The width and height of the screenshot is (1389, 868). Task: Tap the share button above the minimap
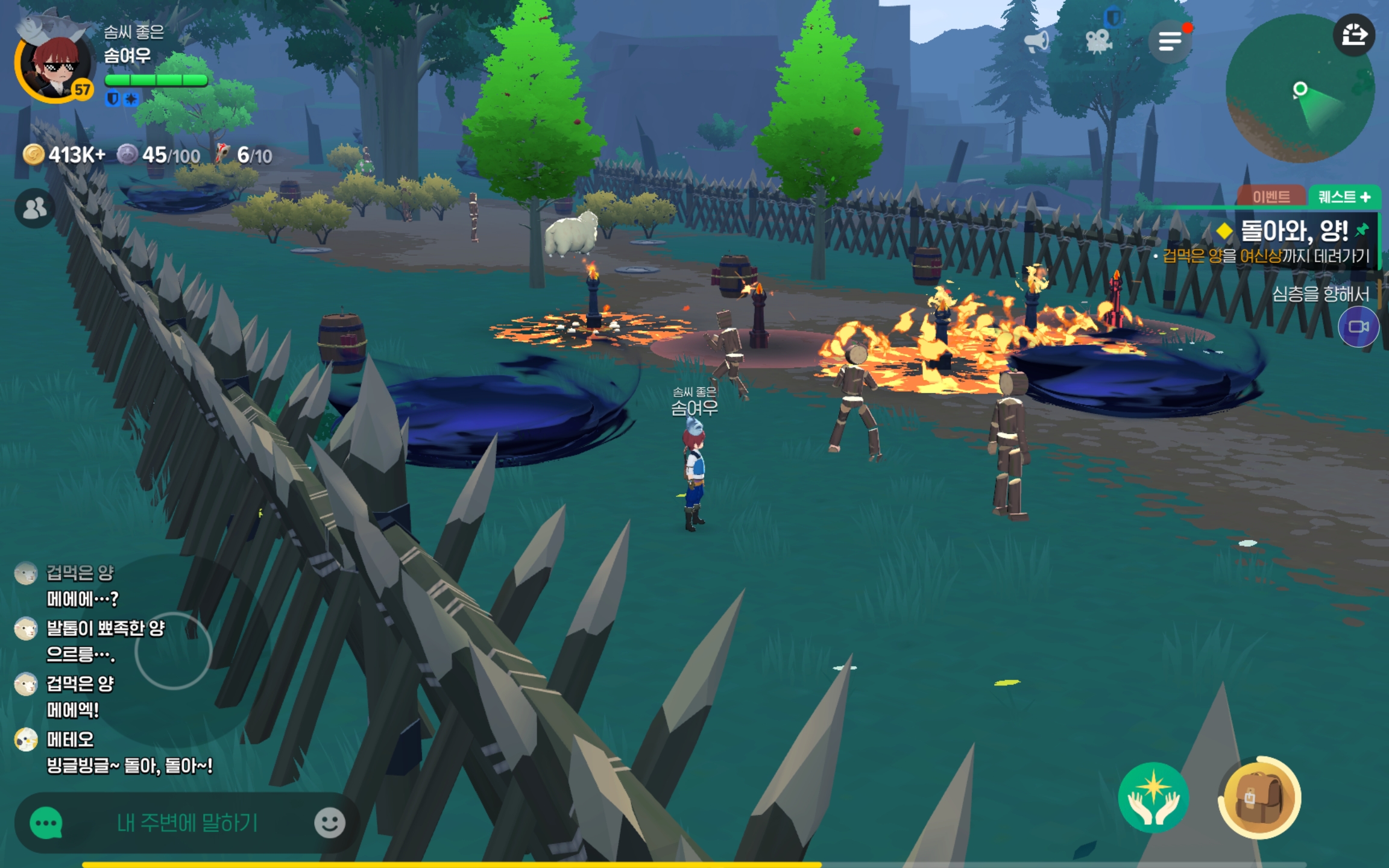click(x=1353, y=35)
